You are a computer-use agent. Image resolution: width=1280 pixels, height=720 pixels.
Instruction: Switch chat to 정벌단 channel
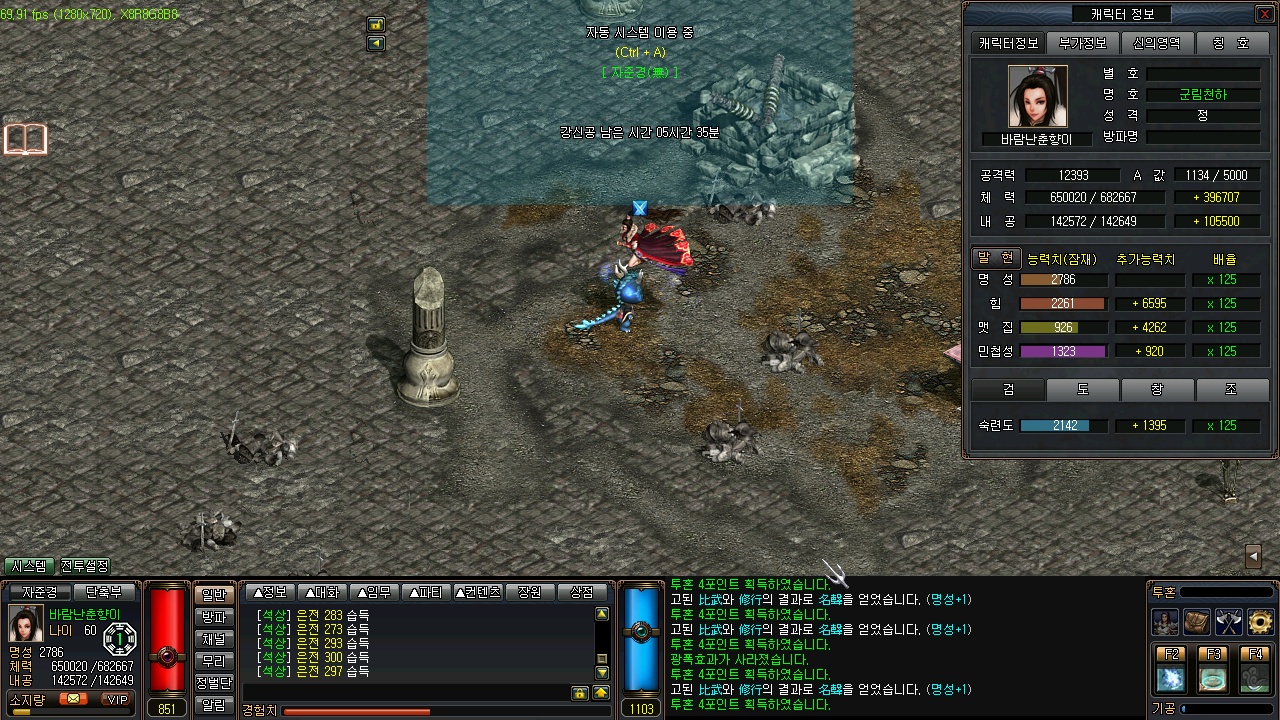214,683
